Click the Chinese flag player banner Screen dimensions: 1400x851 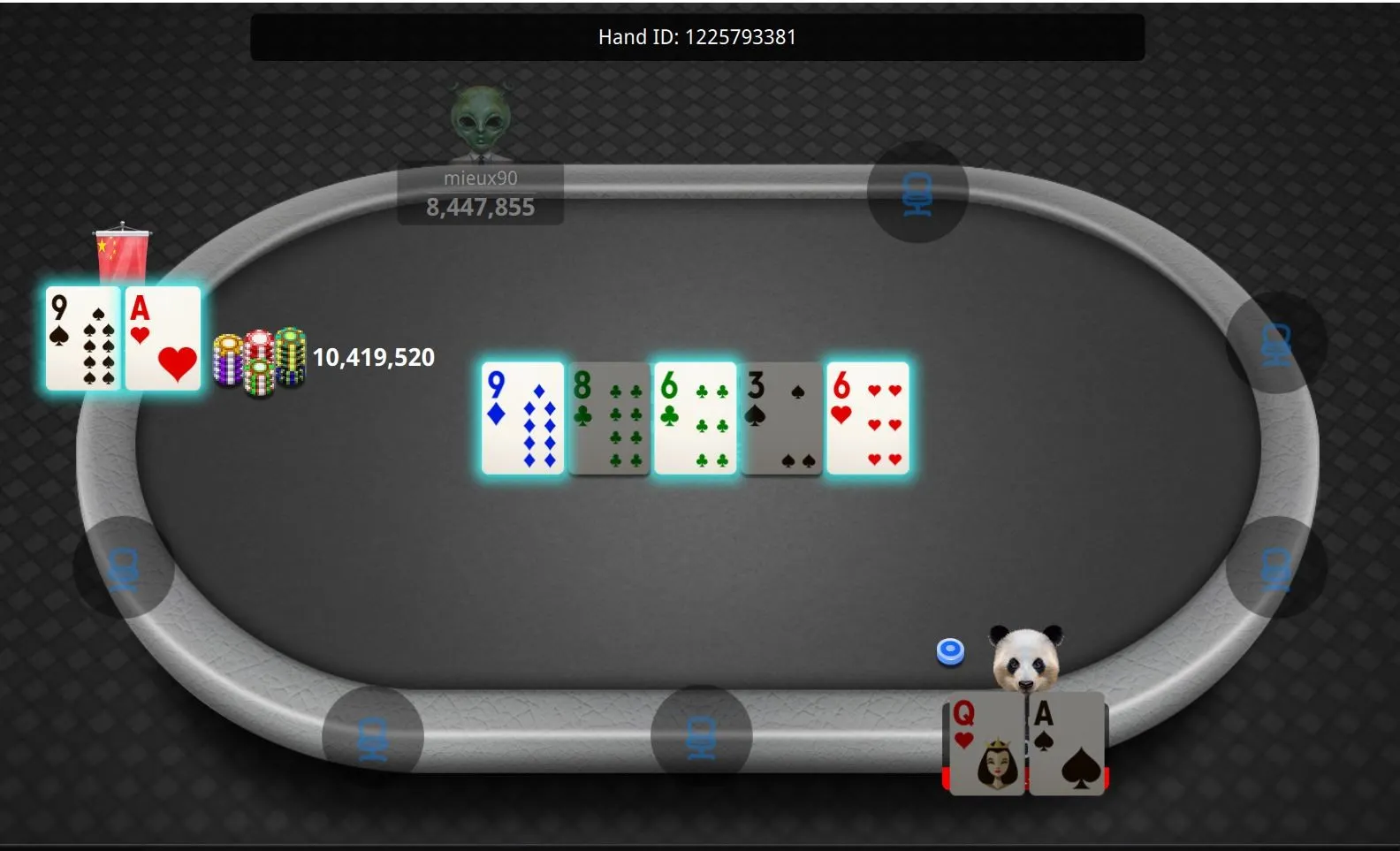click(x=122, y=253)
